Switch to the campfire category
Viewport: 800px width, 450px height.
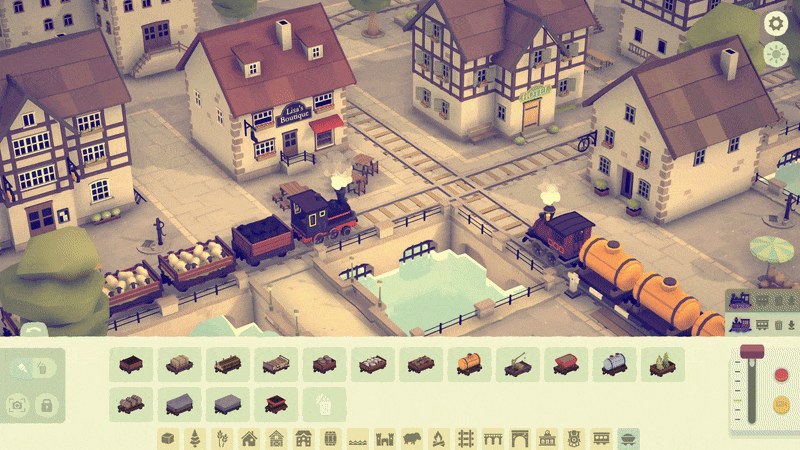pyautogui.click(x=438, y=438)
